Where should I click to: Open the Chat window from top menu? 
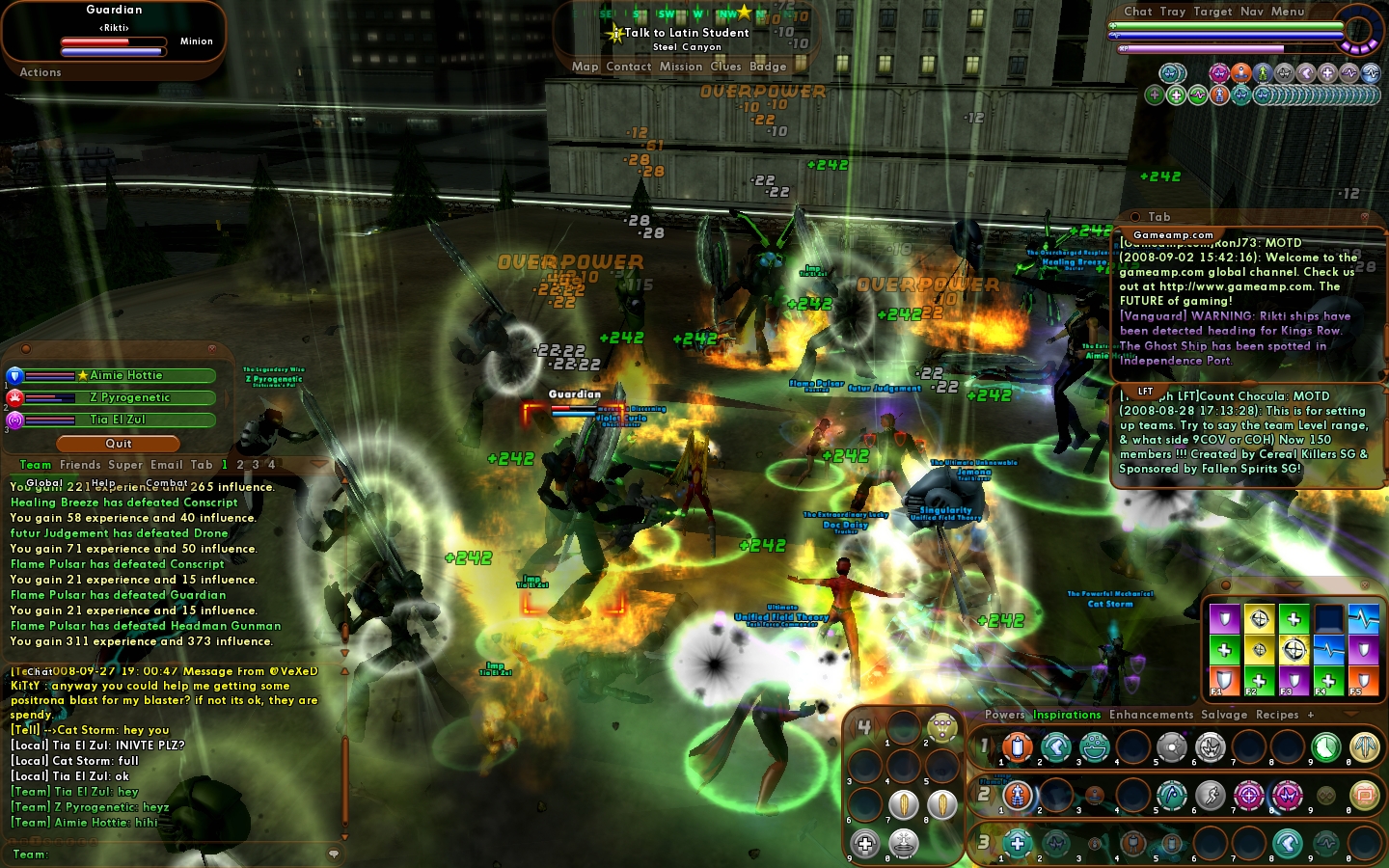click(1137, 12)
